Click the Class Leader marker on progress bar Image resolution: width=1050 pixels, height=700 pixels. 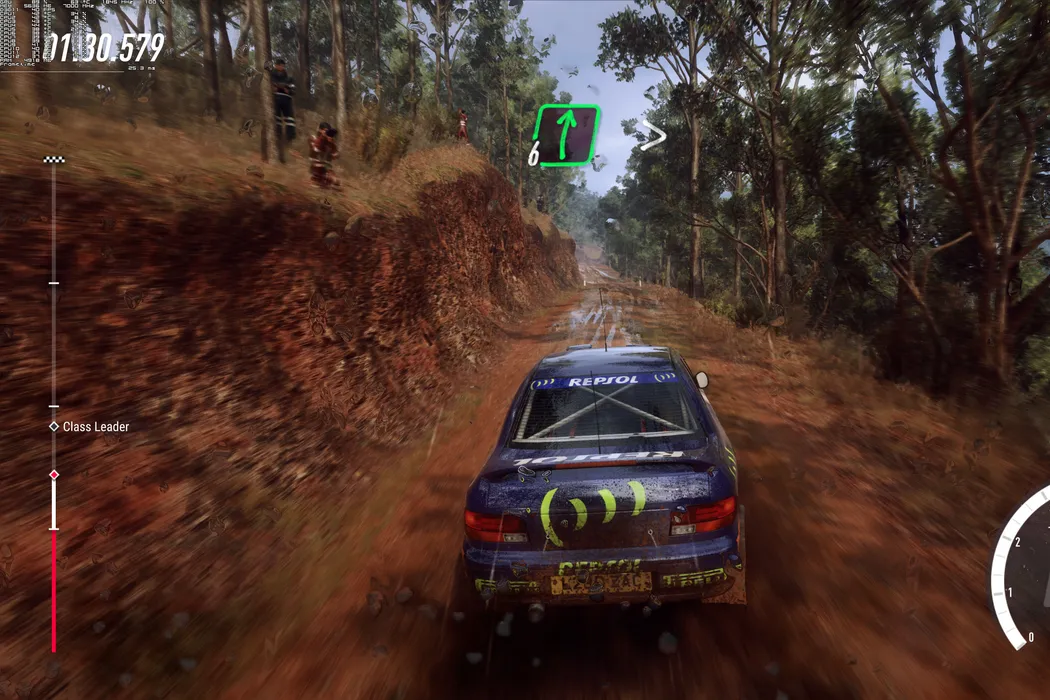point(54,426)
